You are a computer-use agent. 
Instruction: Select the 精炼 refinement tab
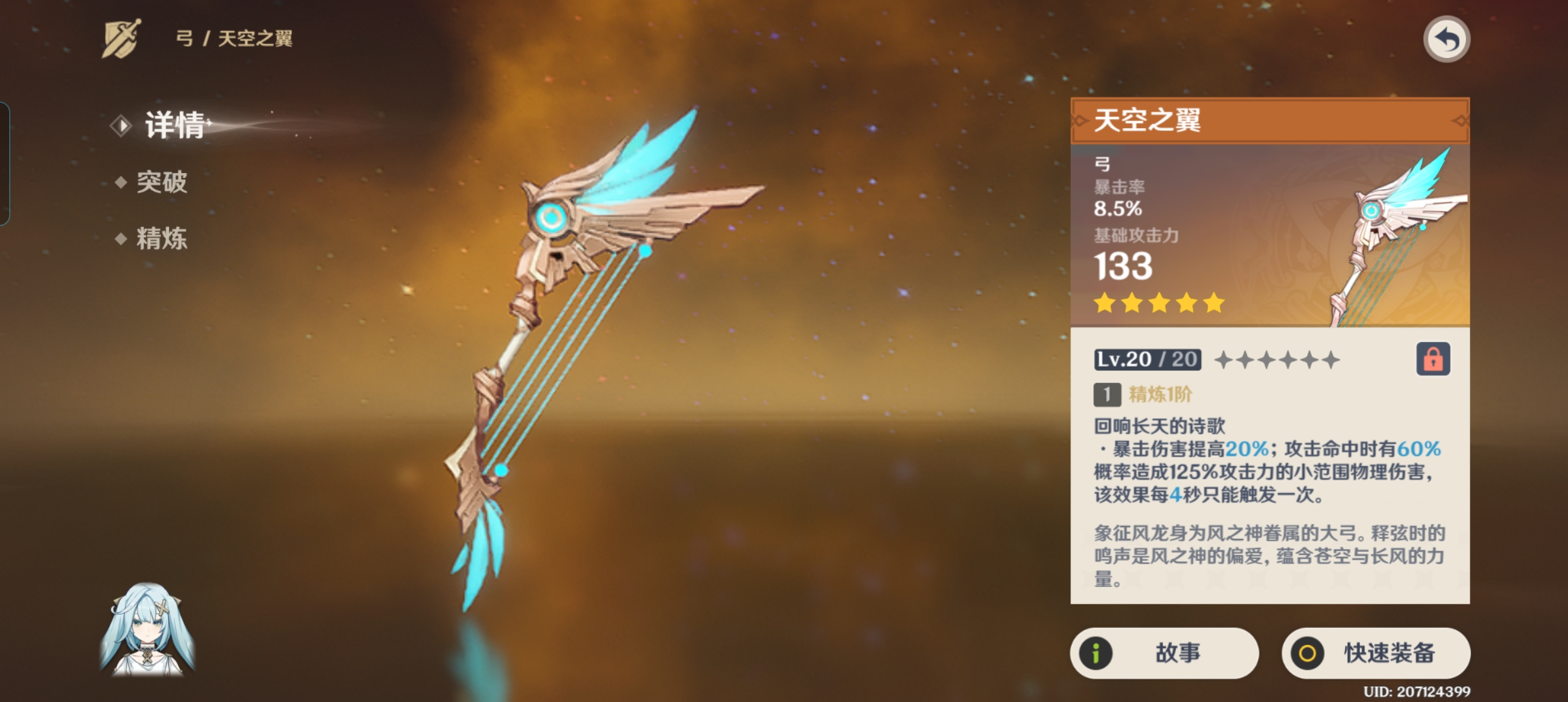click(161, 239)
